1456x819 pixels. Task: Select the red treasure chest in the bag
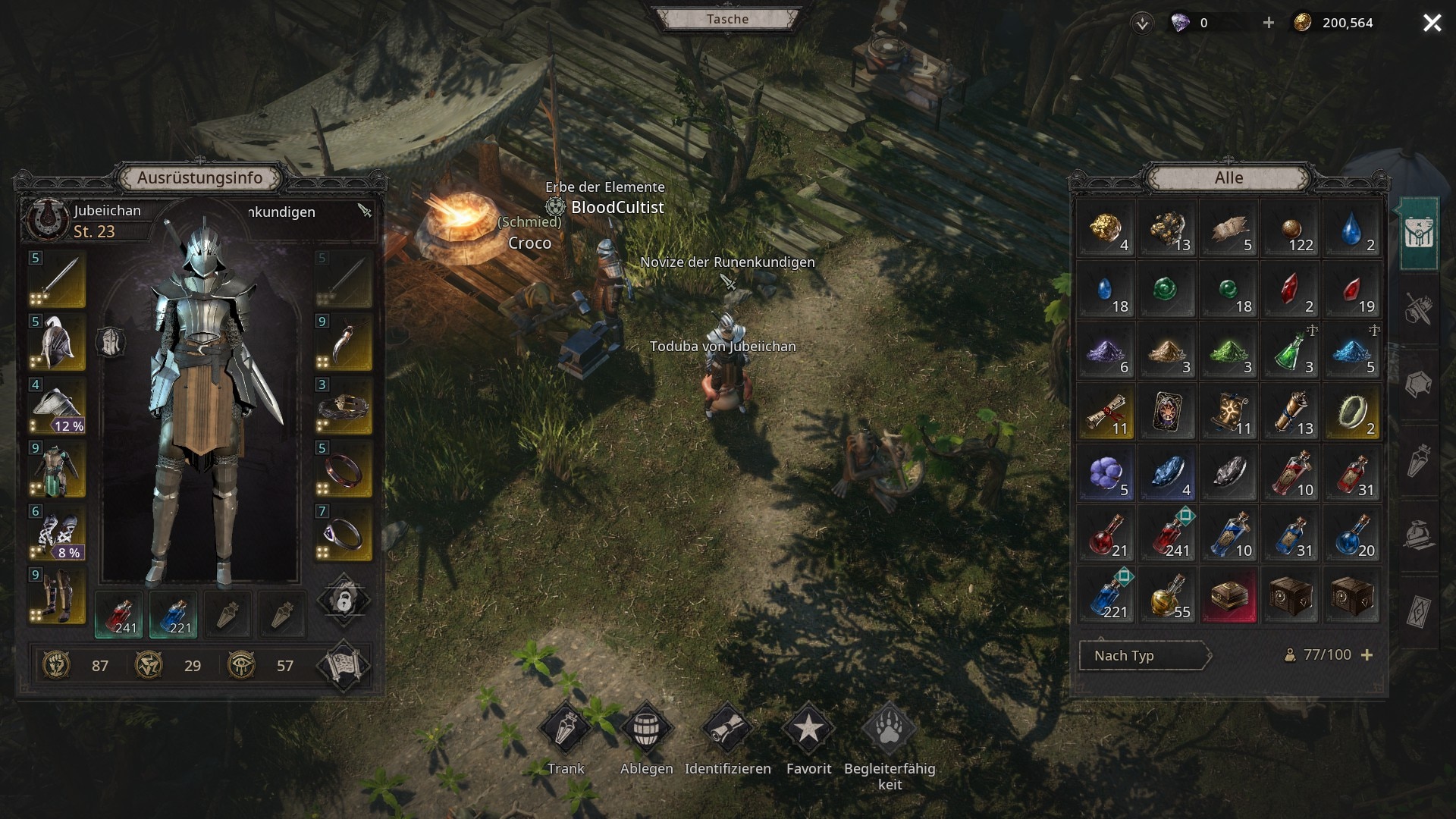click(x=1228, y=597)
